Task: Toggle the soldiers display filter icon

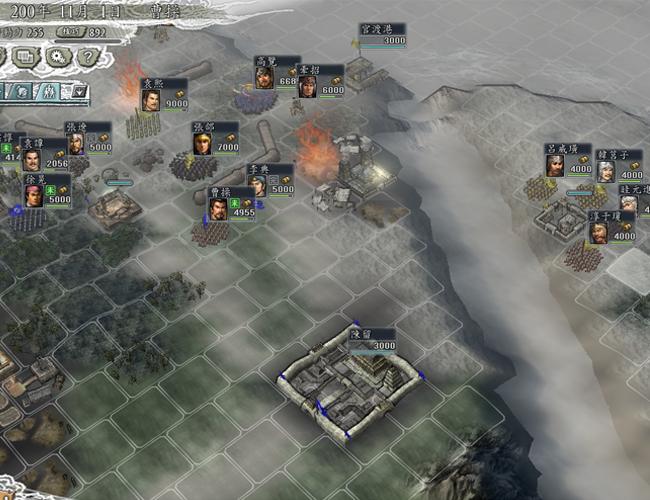Action: 48,91
